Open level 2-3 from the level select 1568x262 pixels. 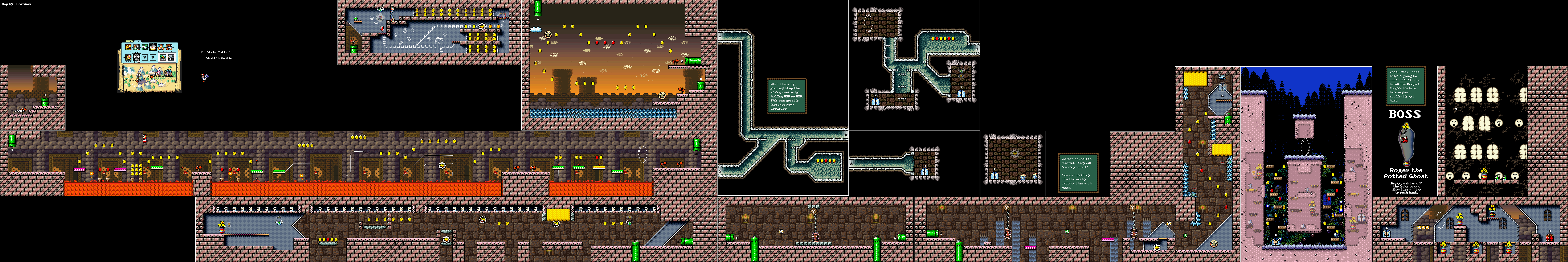coord(145,47)
